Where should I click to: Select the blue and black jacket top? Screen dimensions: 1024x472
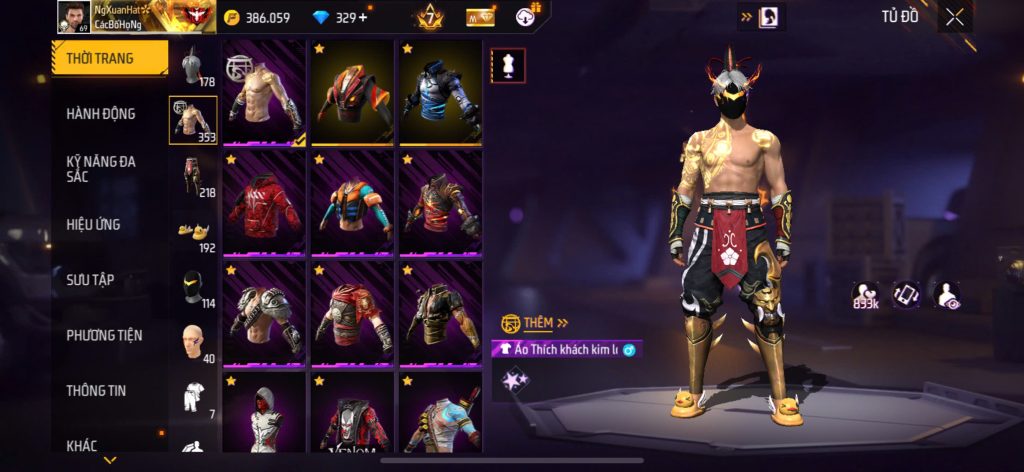point(439,93)
